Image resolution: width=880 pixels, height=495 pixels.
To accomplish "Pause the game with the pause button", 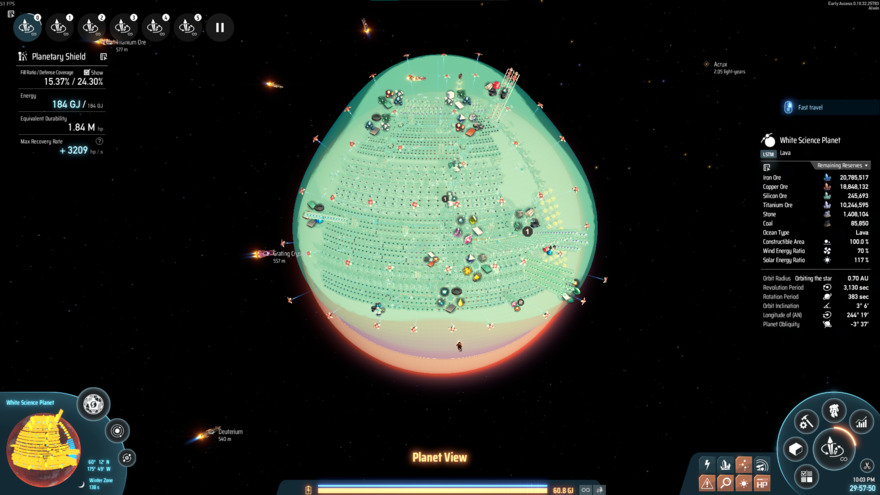I will 220,27.
